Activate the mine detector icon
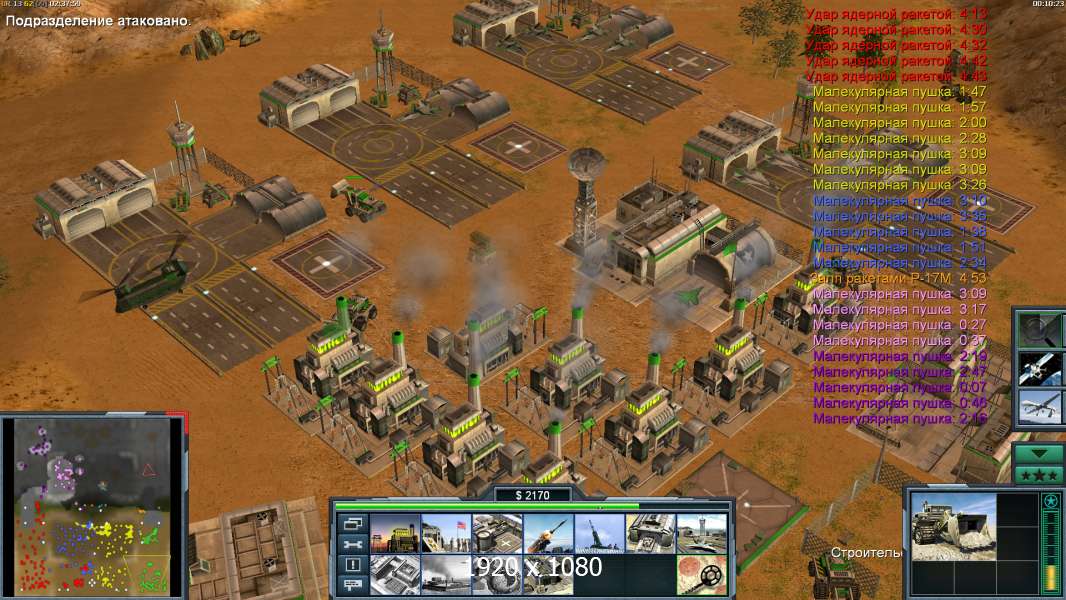This screenshot has width=1066, height=600. 701,574
